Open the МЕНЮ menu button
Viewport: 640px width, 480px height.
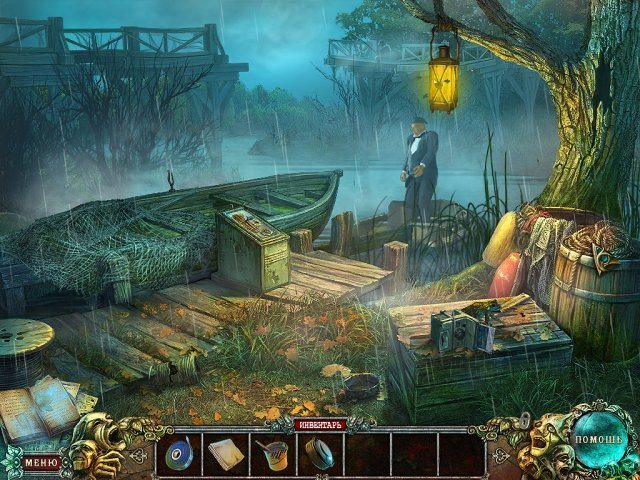click(x=41, y=462)
